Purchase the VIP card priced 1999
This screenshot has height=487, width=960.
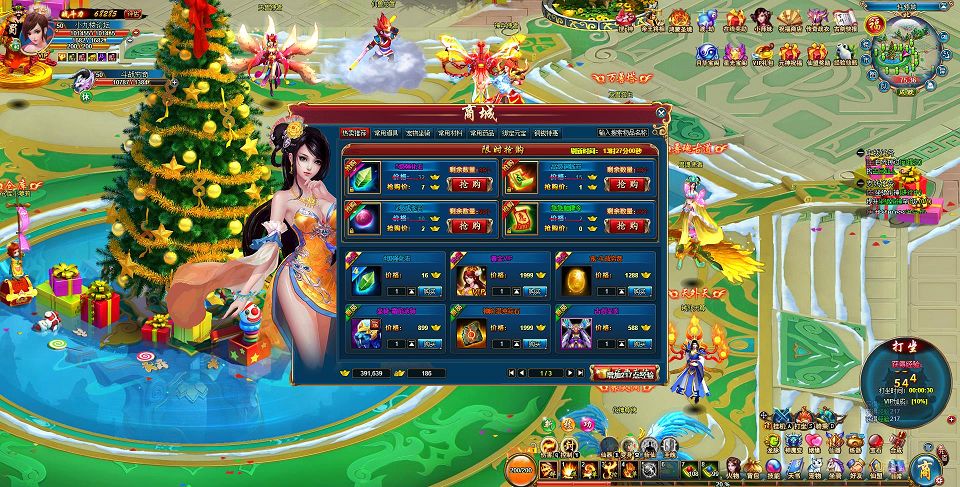click(x=535, y=291)
